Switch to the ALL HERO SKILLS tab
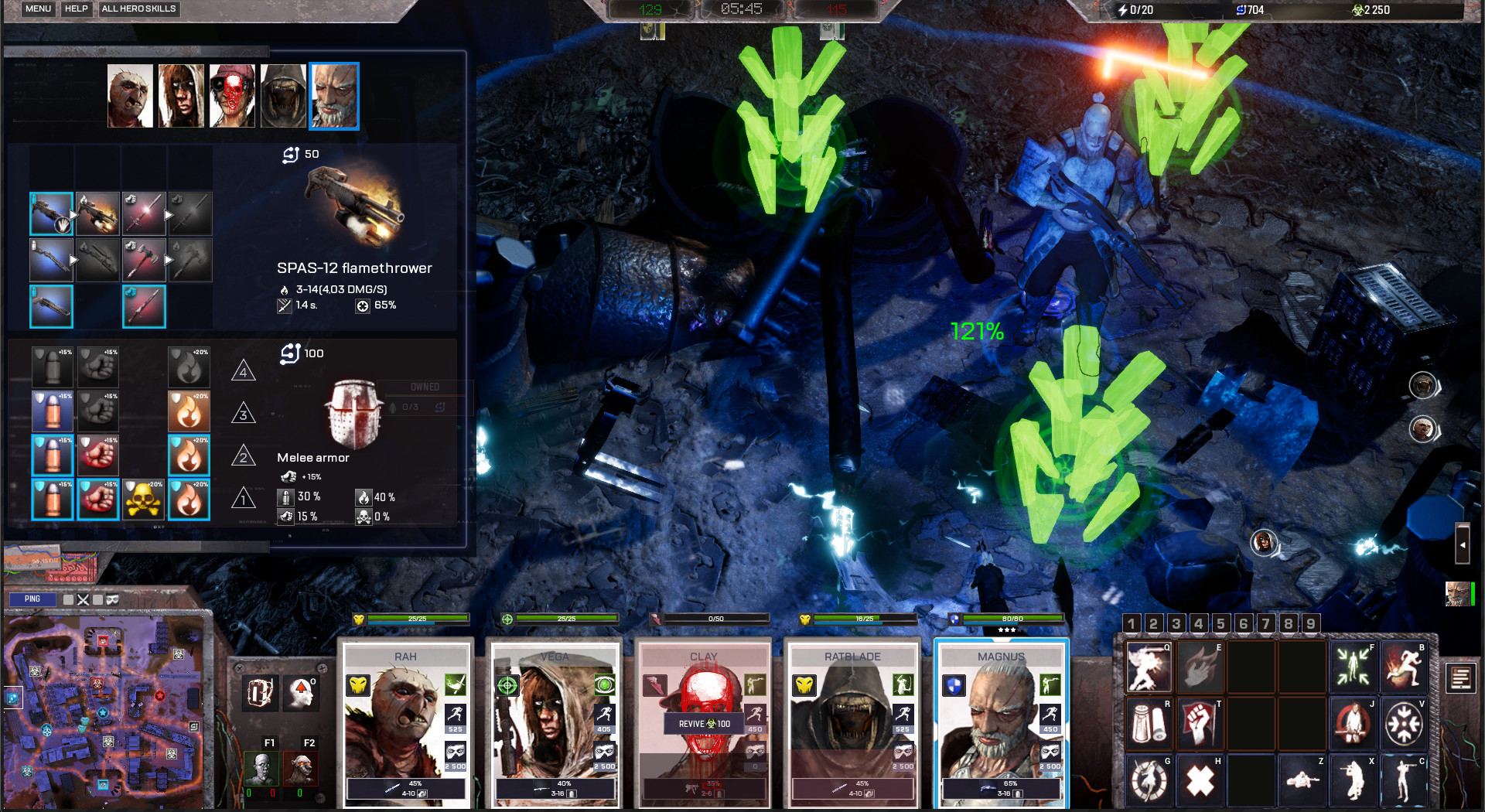The image size is (1485, 812). [139, 9]
